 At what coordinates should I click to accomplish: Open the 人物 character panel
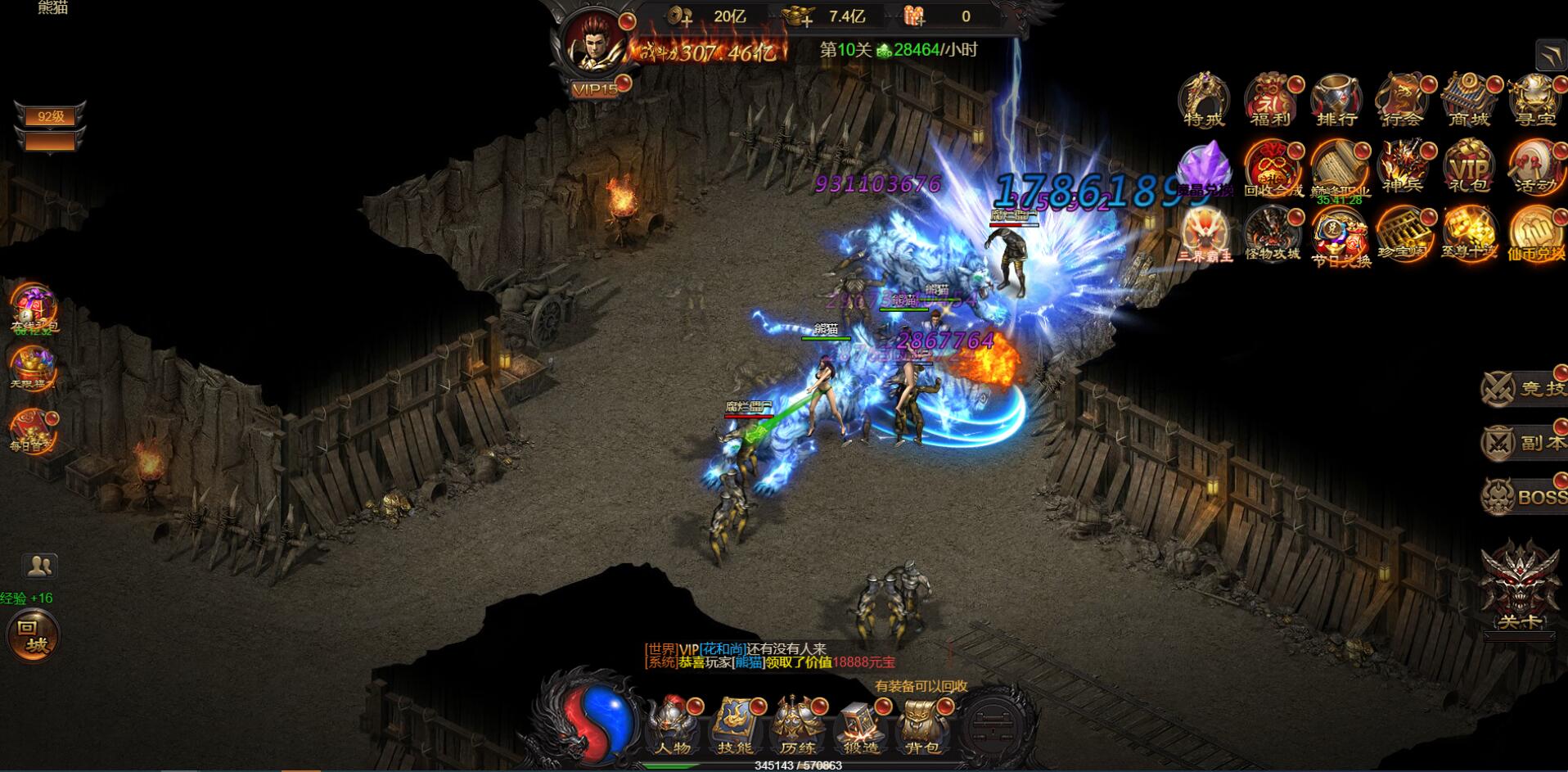tap(673, 725)
